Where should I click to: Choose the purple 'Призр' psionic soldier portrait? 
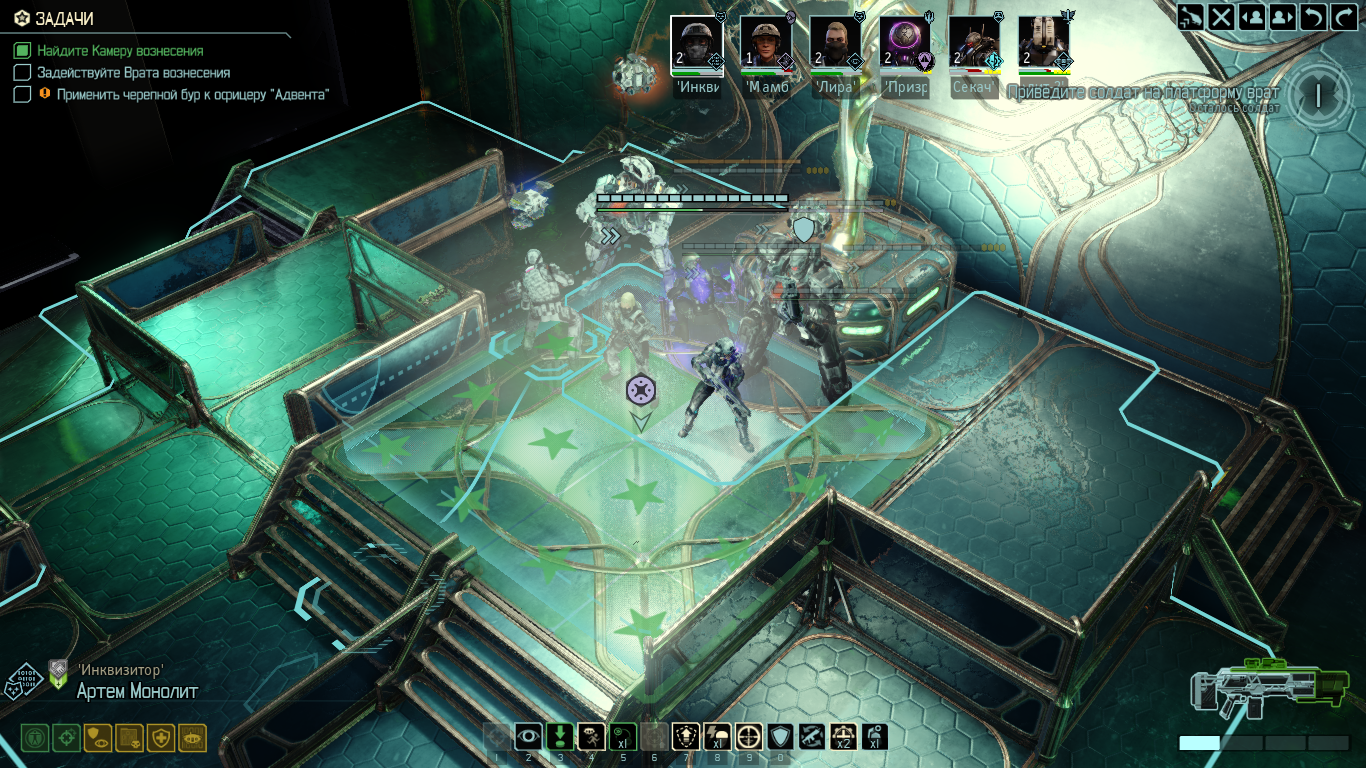(905, 44)
